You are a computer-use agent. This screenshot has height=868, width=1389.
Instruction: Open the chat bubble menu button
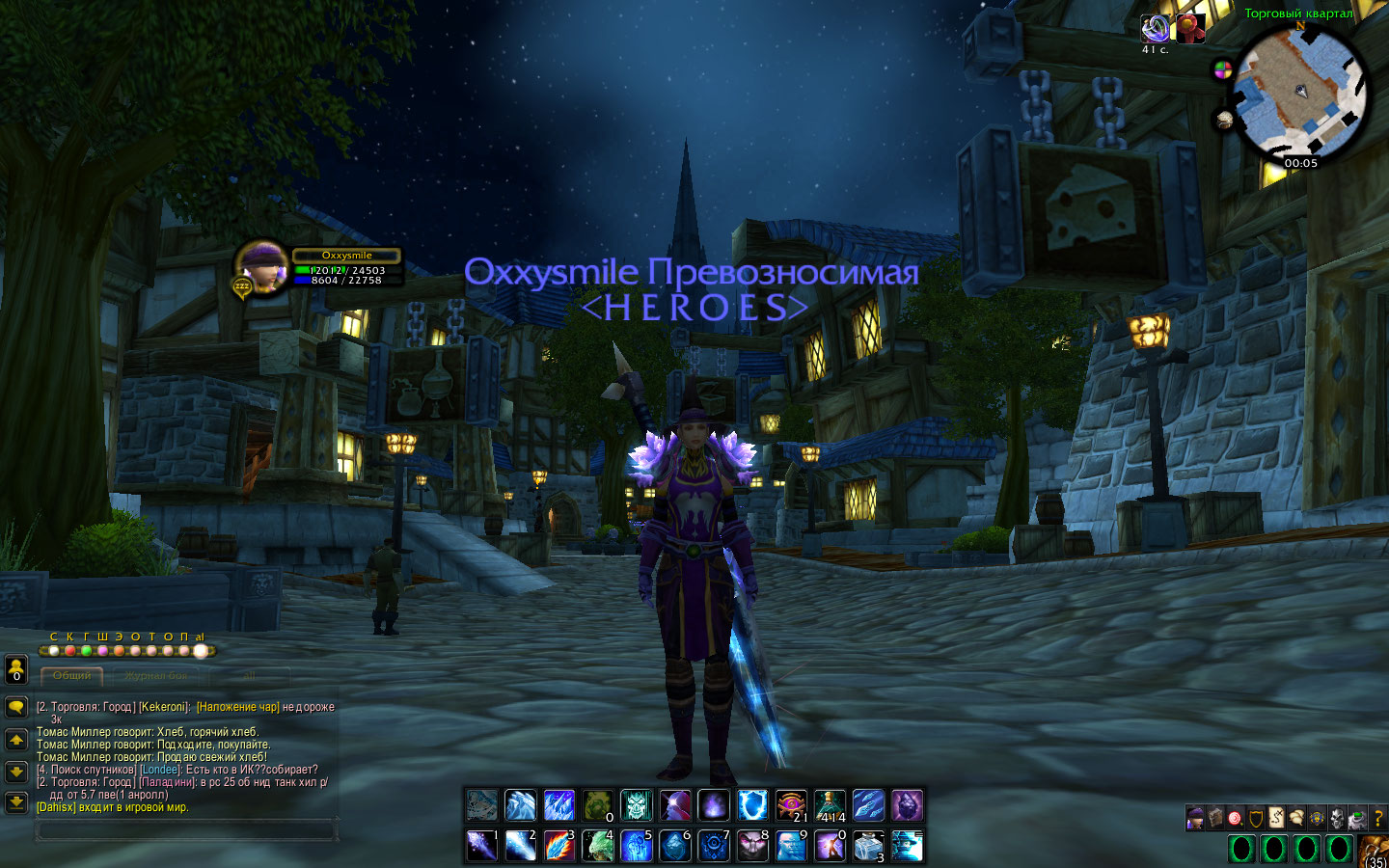coord(15,707)
